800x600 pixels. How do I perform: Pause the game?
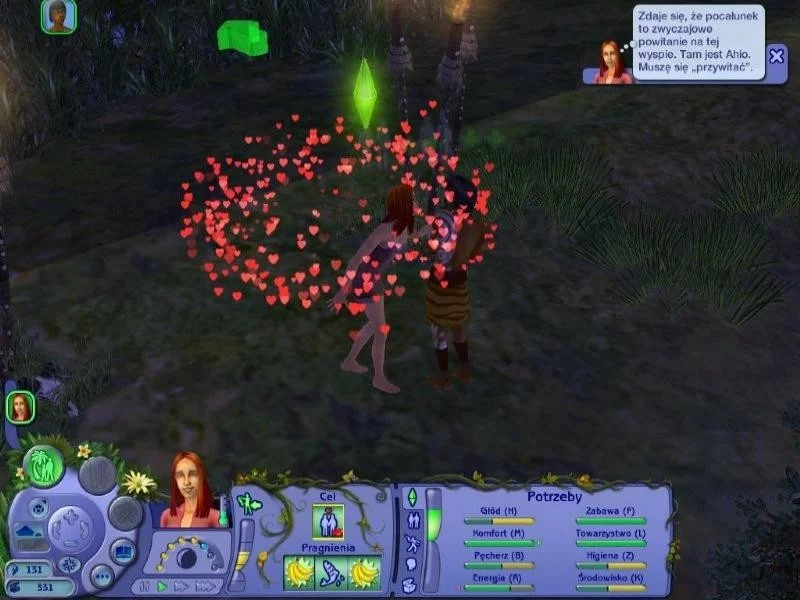145,586
